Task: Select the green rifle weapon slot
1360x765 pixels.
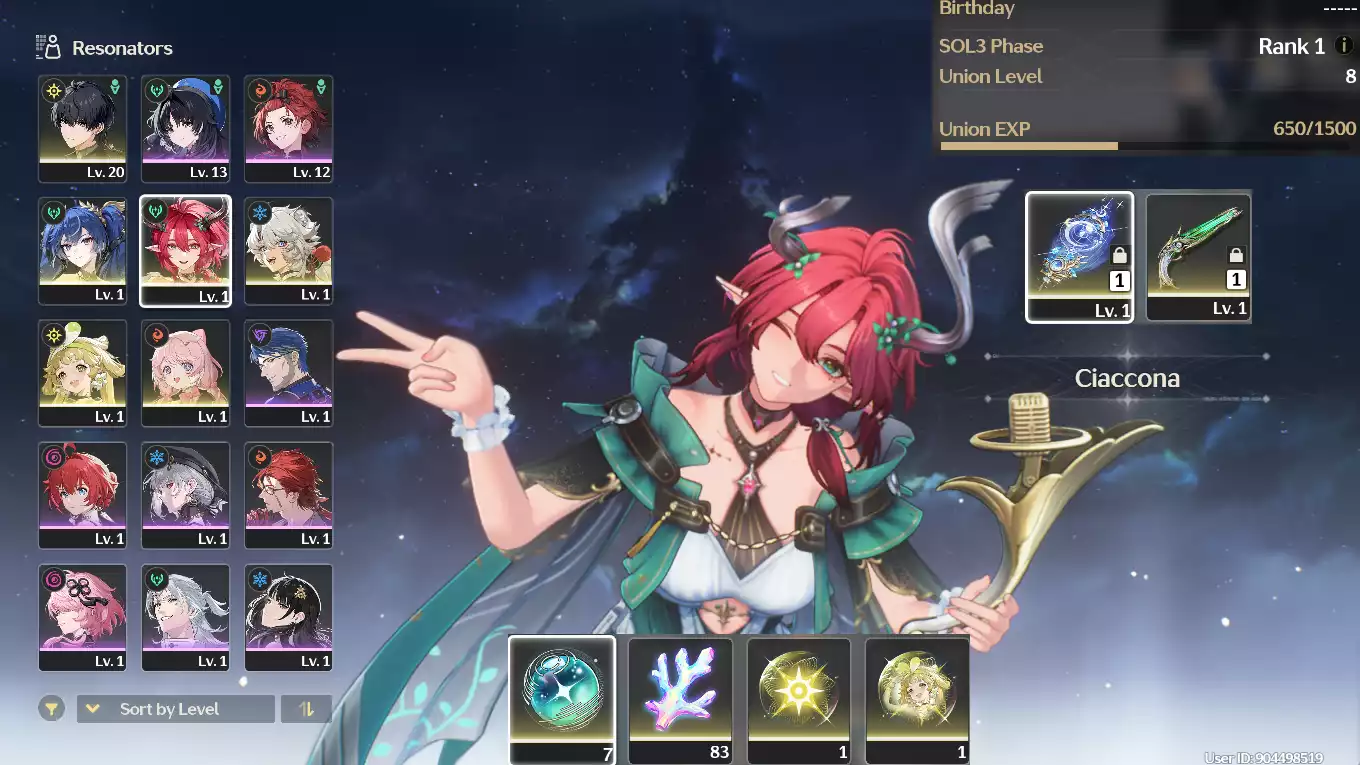Action: pyautogui.click(x=1198, y=256)
